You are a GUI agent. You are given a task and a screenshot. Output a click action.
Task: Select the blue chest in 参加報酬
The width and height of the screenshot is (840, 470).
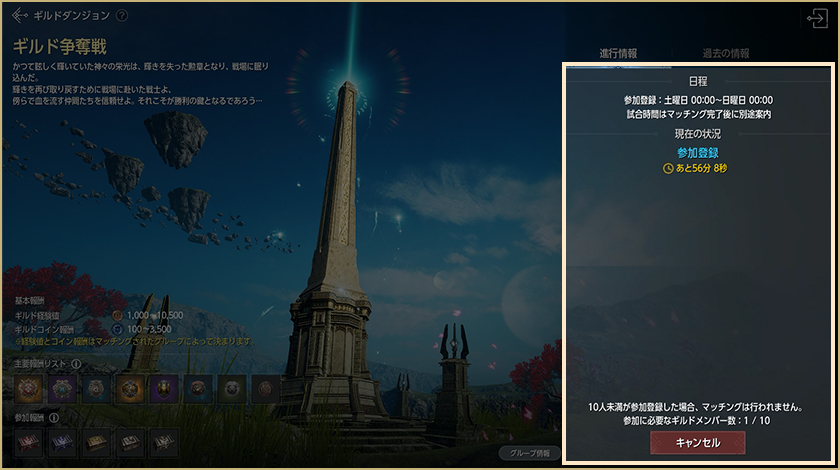(x=62, y=443)
